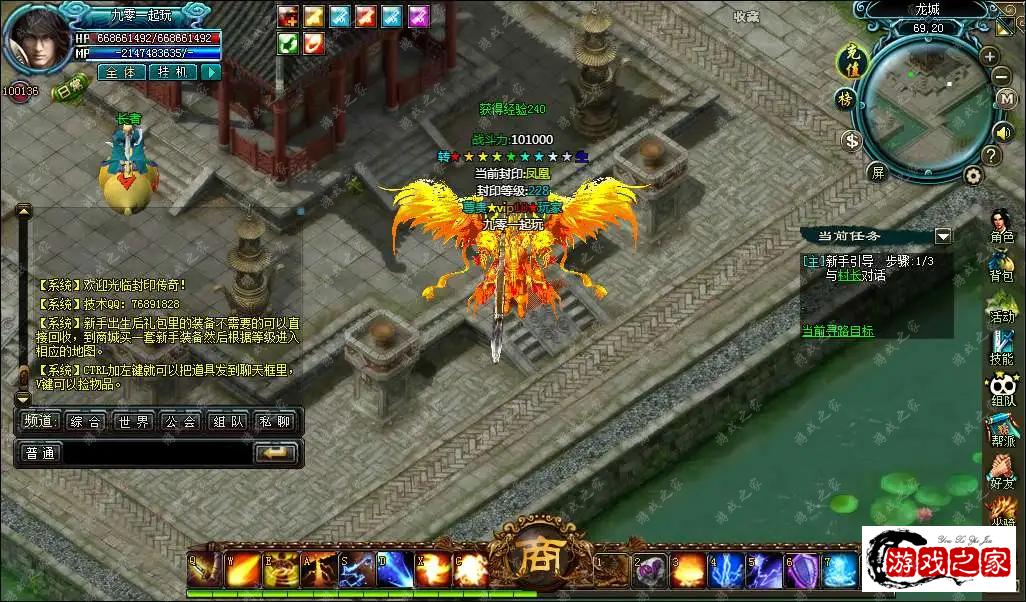Click the 全体 button under the MP bar
1026x602 pixels.
[x=121, y=72]
